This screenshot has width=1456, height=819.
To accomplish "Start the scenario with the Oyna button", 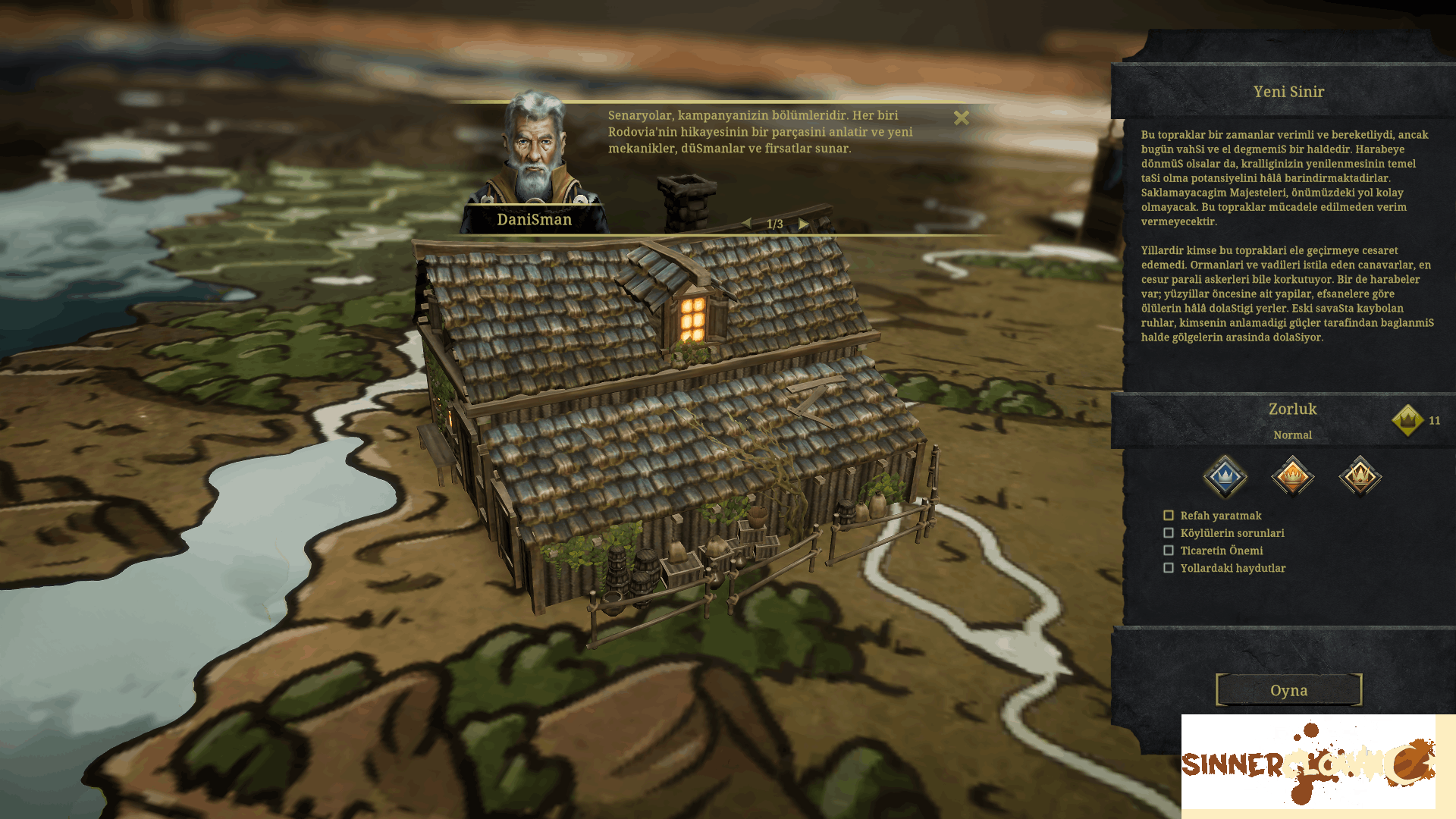I will click(x=1288, y=690).
